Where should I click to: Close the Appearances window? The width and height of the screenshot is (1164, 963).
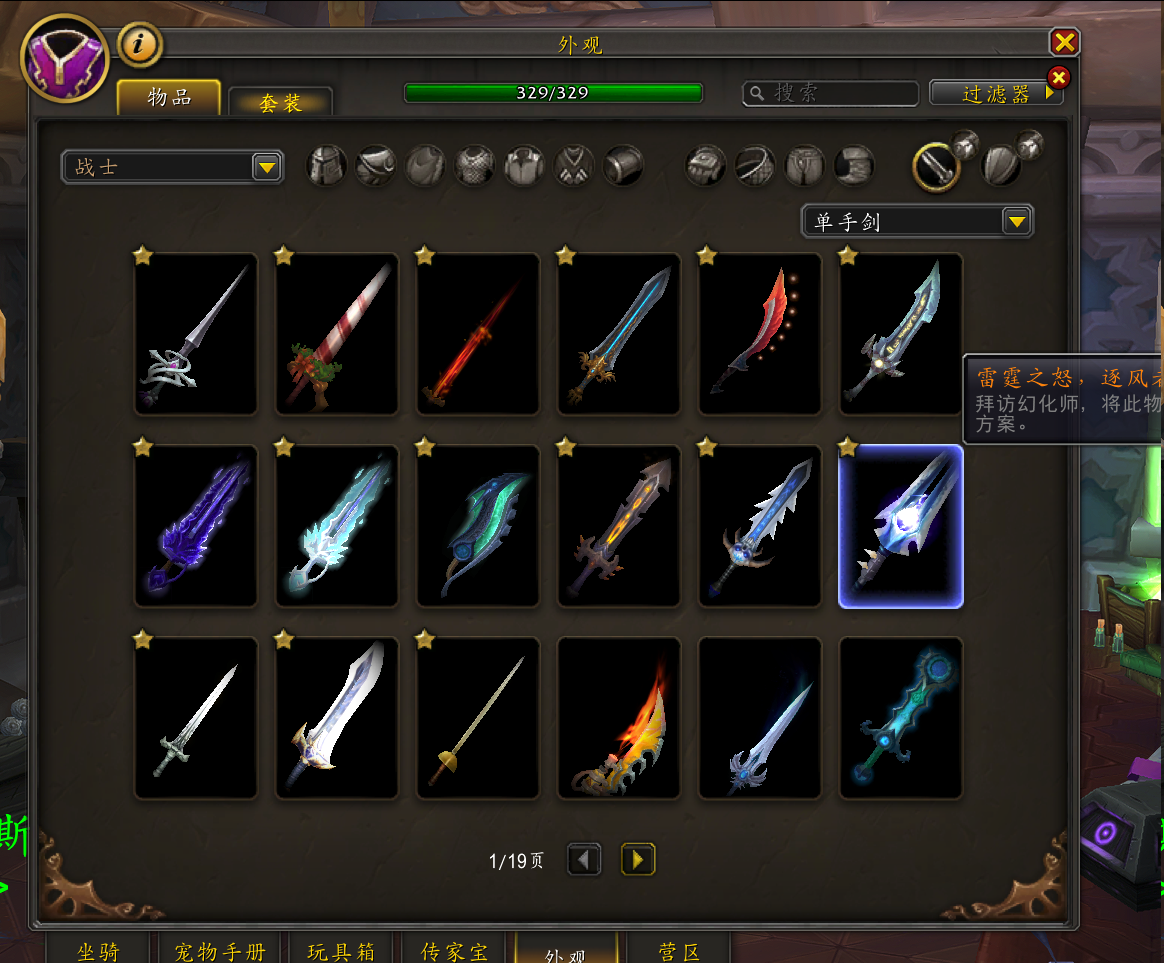(1064, 42)
